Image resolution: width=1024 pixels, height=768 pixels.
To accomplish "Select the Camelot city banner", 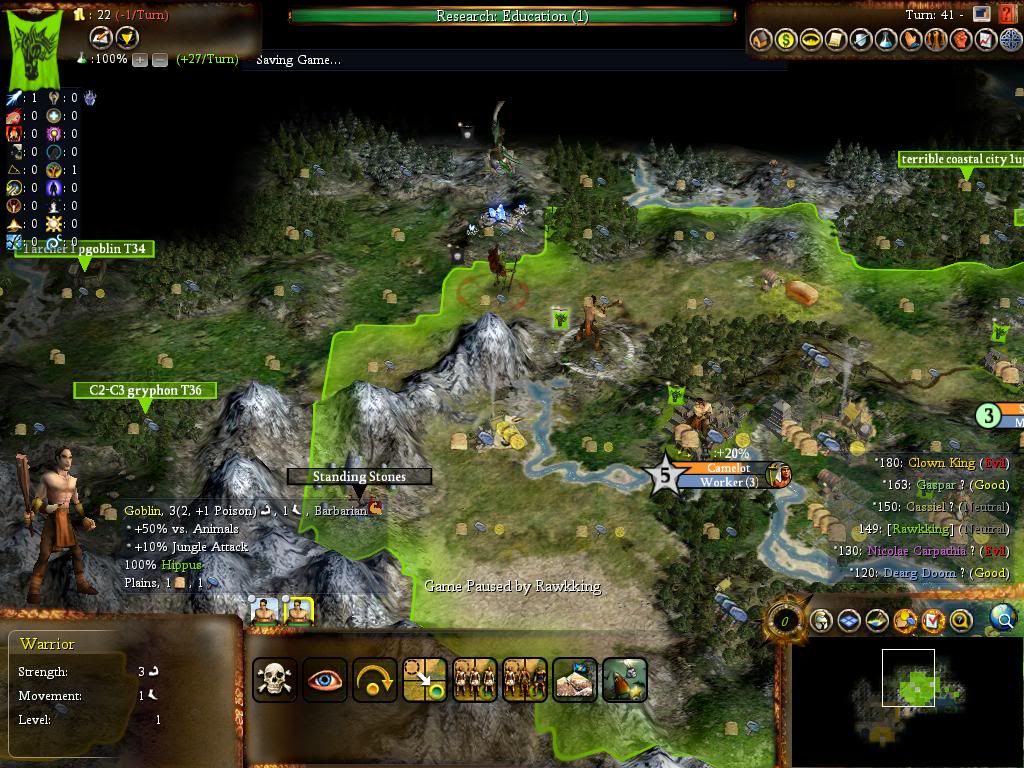I will coord(727,468).
